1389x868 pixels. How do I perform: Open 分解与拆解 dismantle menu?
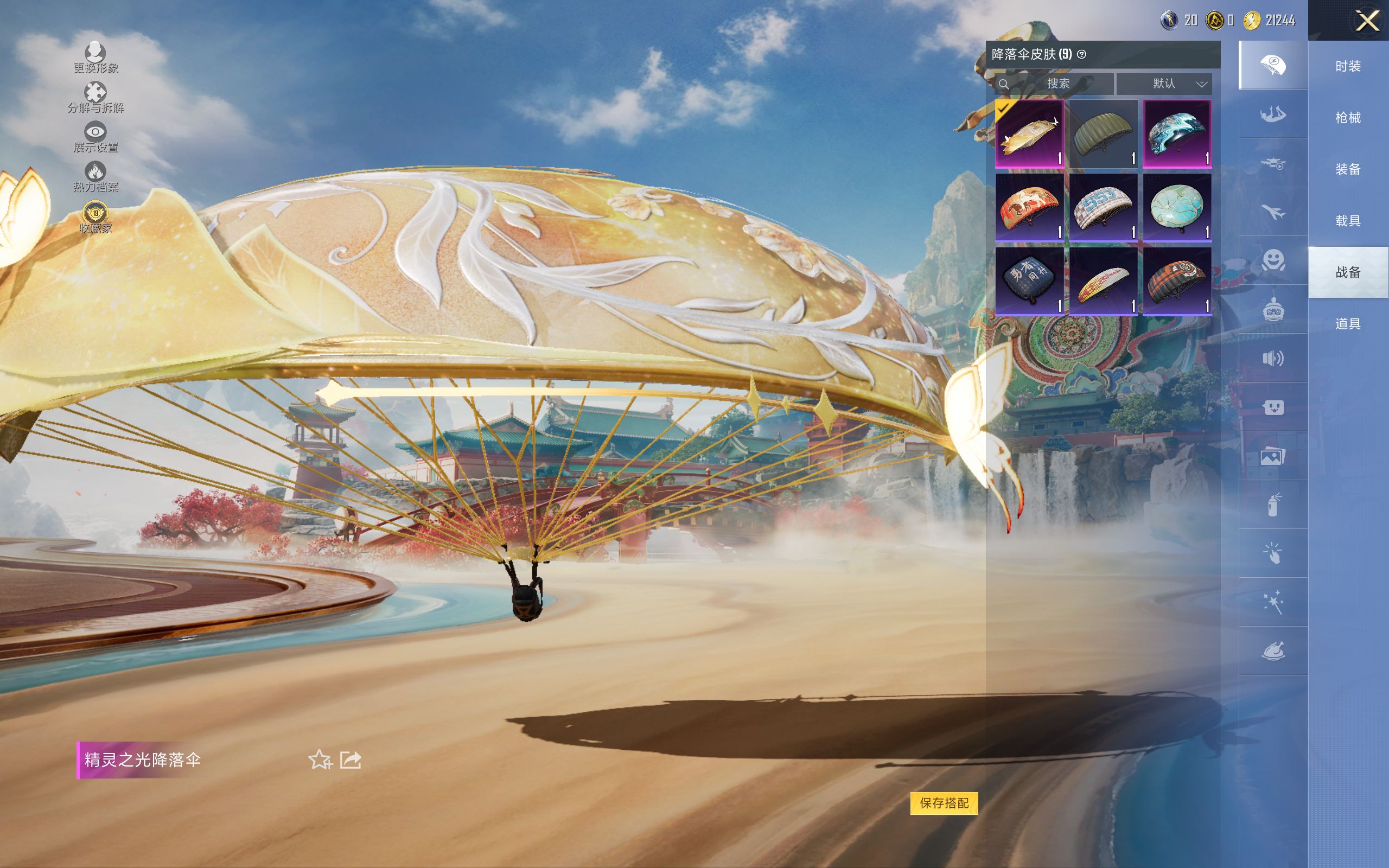pos(95,97)
